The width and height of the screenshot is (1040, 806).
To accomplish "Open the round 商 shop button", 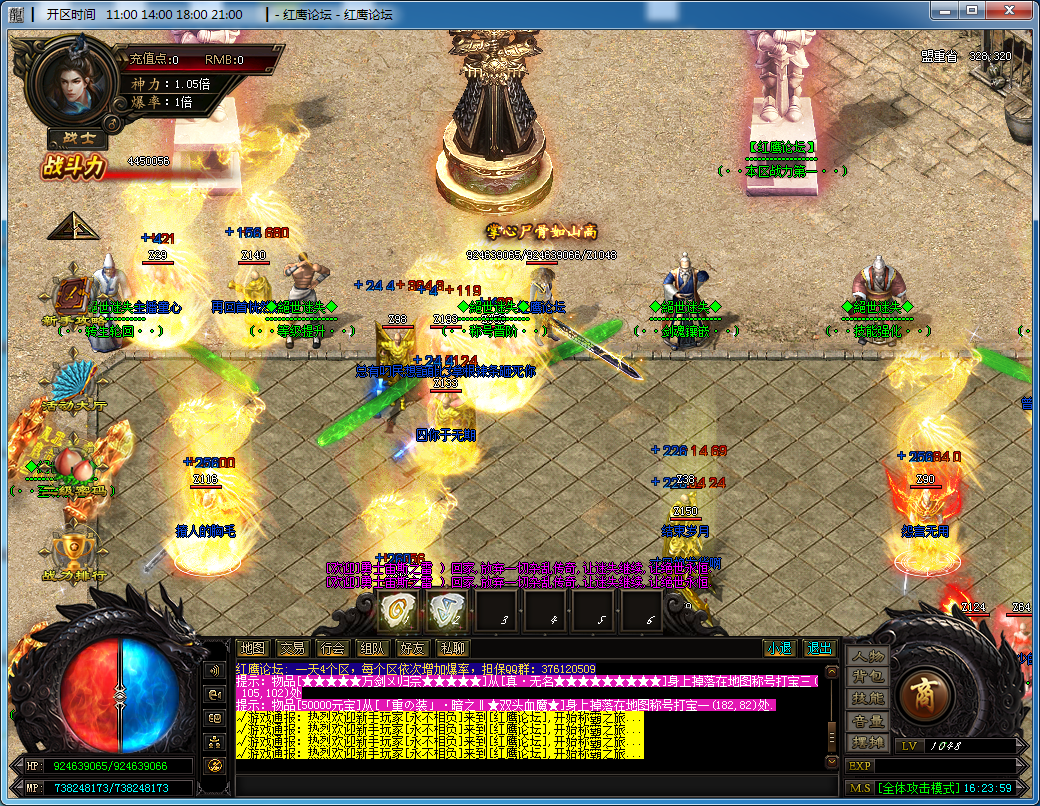I will 923,695.
